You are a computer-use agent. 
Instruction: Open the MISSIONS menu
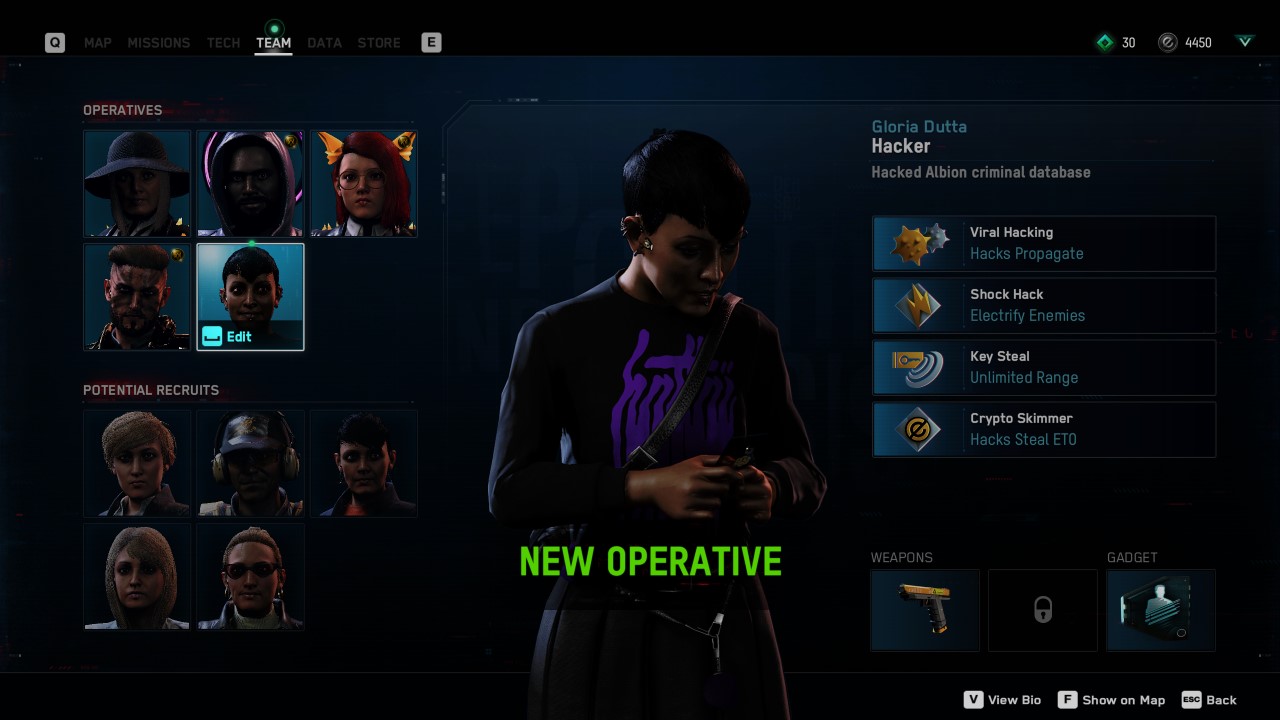(x=159, y=43)
